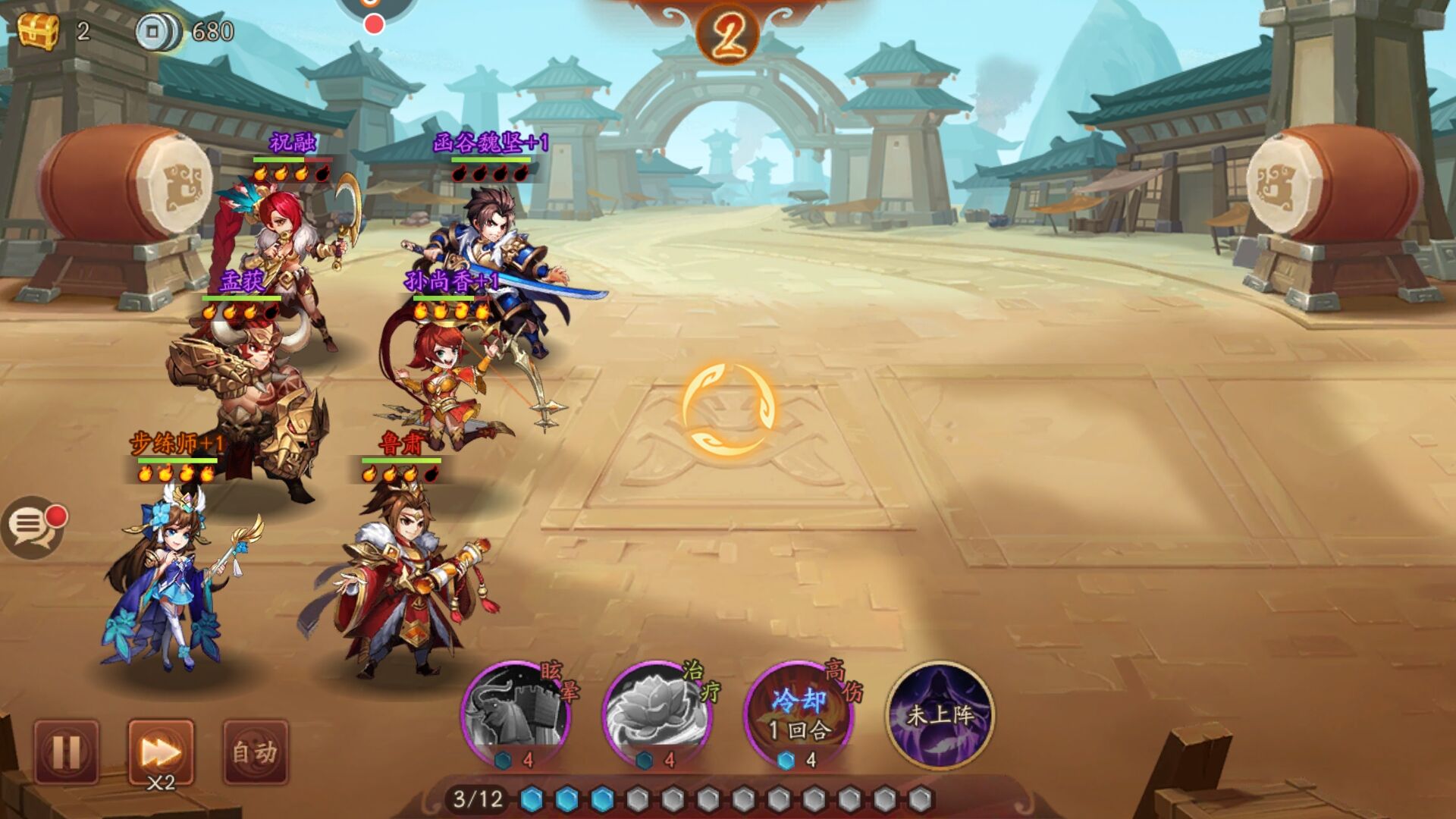The width and height of the screenshot is (1456, 819).
Task: Pause the battle
Action: tap(66, 752)
